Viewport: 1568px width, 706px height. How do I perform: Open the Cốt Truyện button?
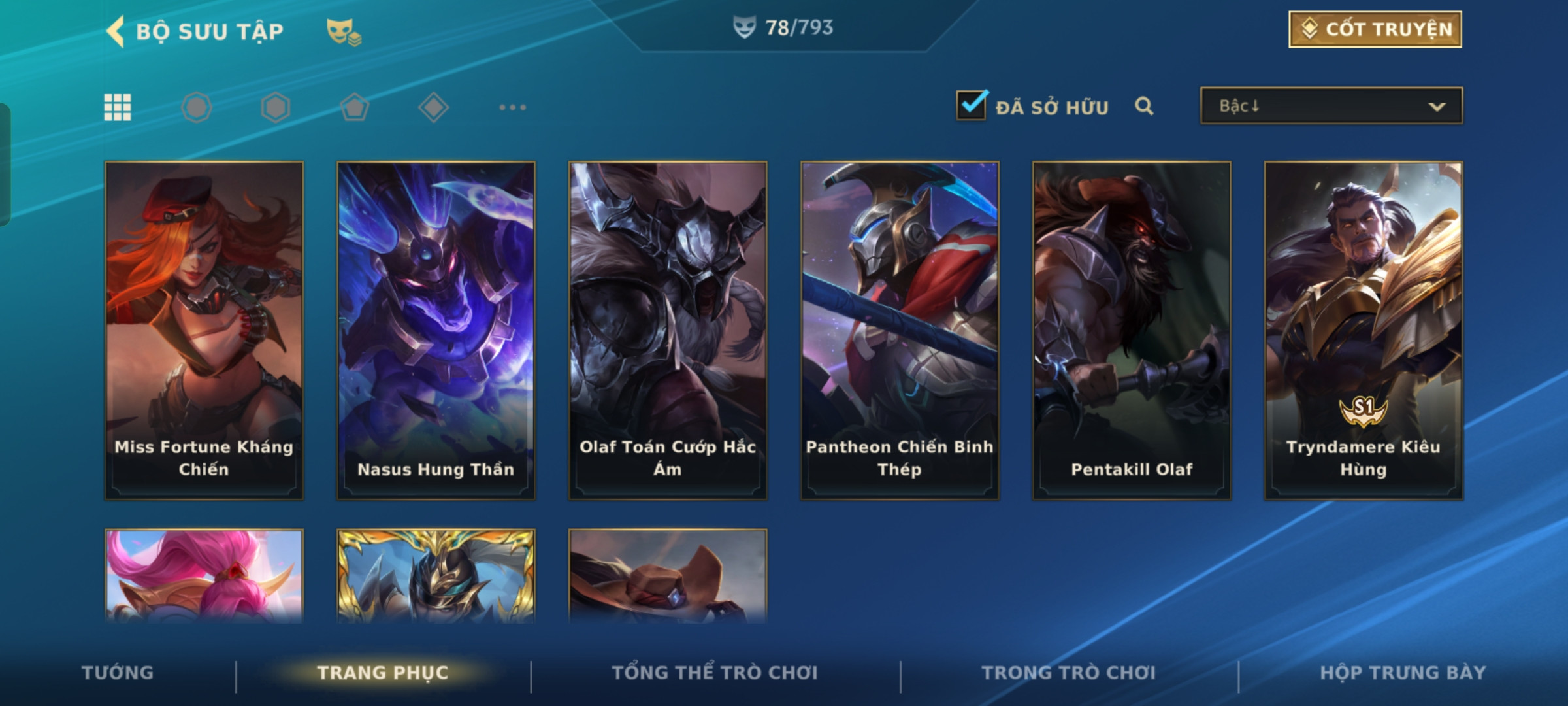click(x=1375, y=29)
